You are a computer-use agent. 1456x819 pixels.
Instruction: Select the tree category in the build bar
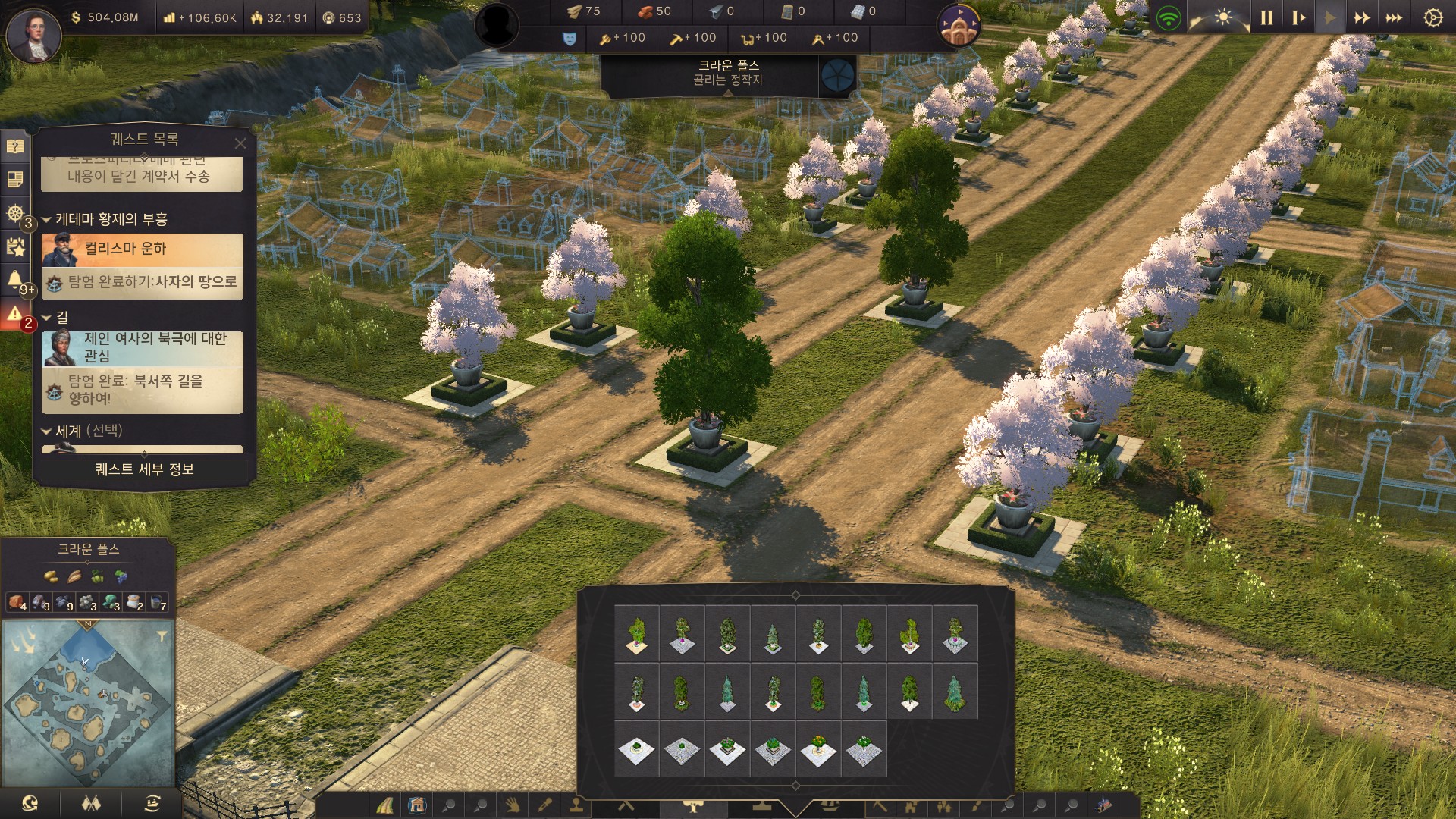[x=692, y=805]
